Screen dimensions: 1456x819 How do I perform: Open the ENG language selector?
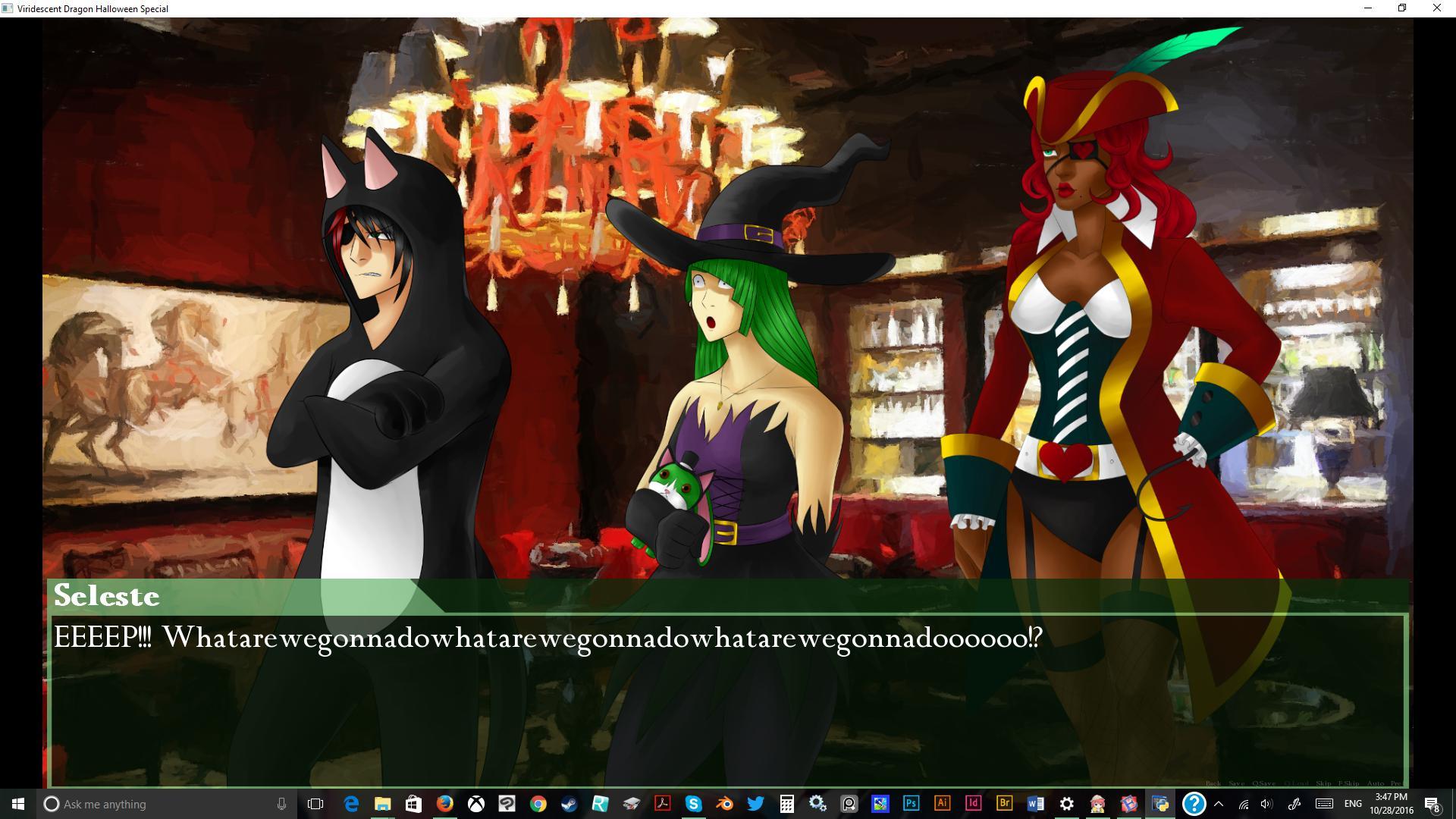(x=1353, y=804)
